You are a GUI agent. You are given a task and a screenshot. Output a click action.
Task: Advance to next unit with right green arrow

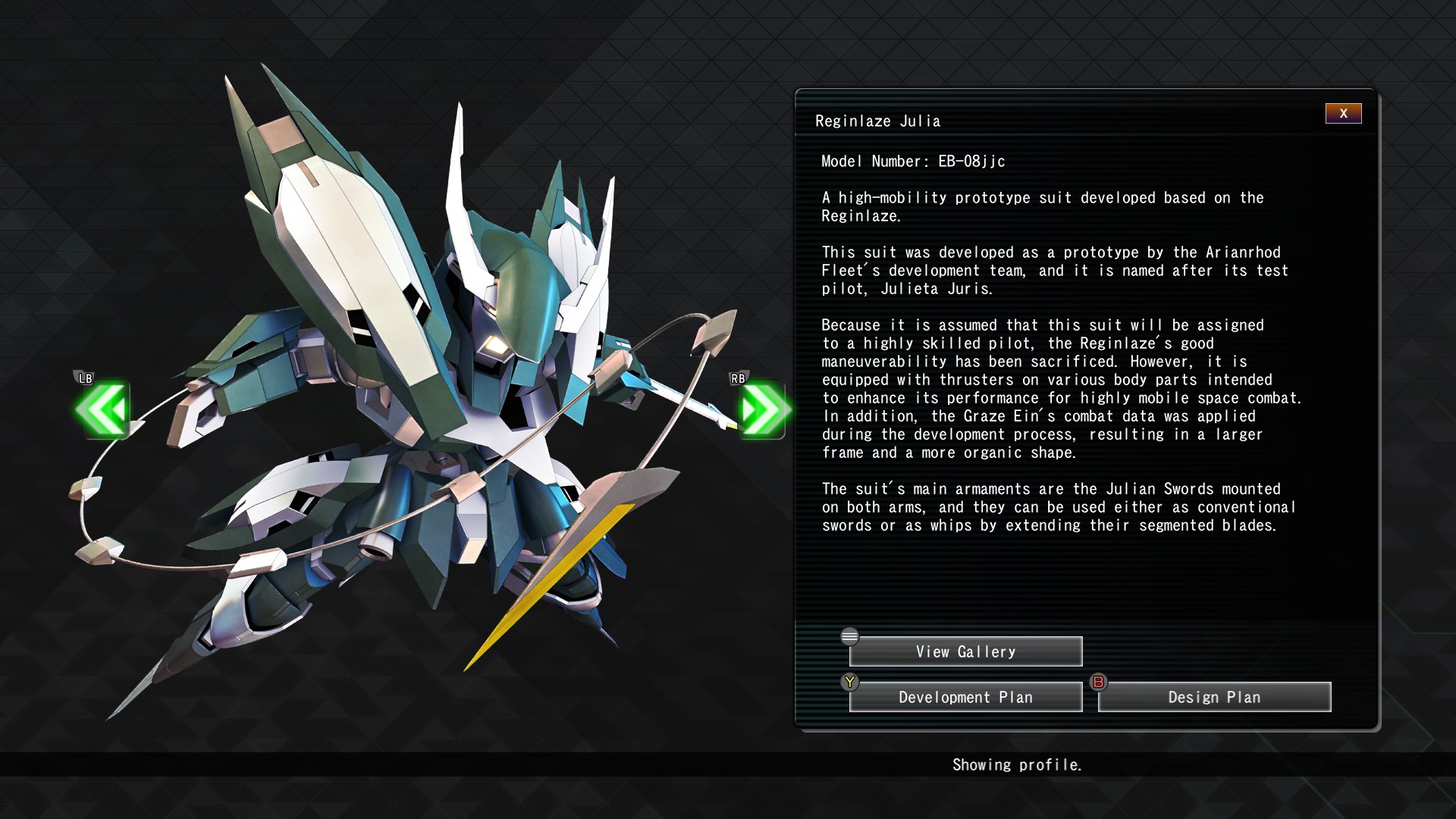[x=761, y=410]
